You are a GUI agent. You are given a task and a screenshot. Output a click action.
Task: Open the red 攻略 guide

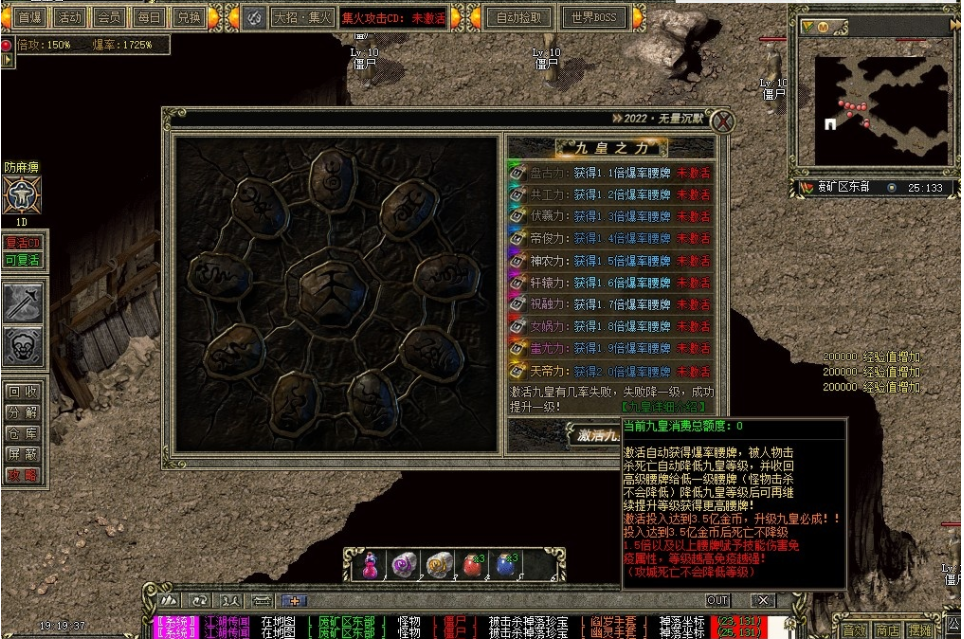coord(20,475)
